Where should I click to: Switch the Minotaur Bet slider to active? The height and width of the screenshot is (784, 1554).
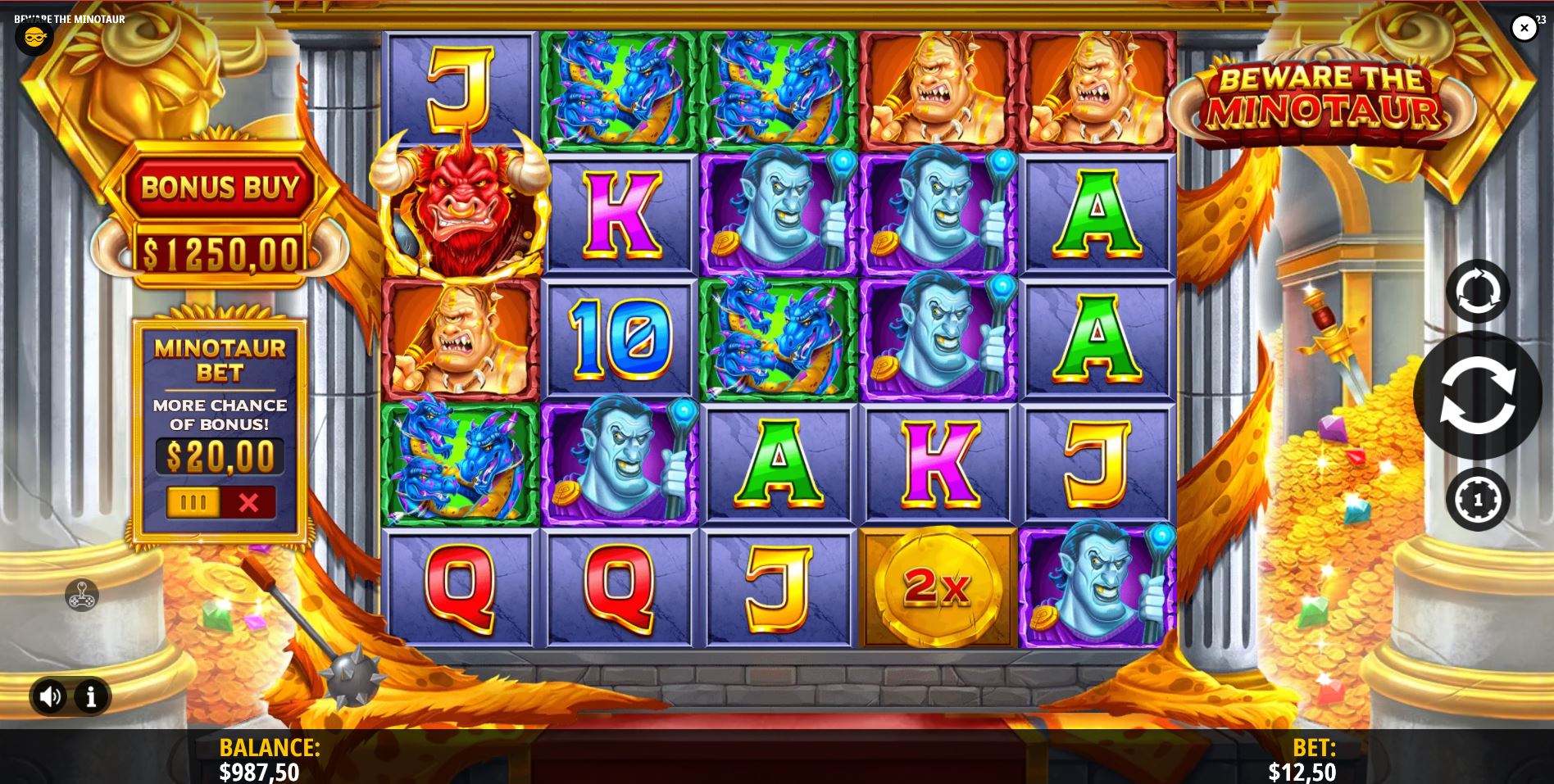193,502
